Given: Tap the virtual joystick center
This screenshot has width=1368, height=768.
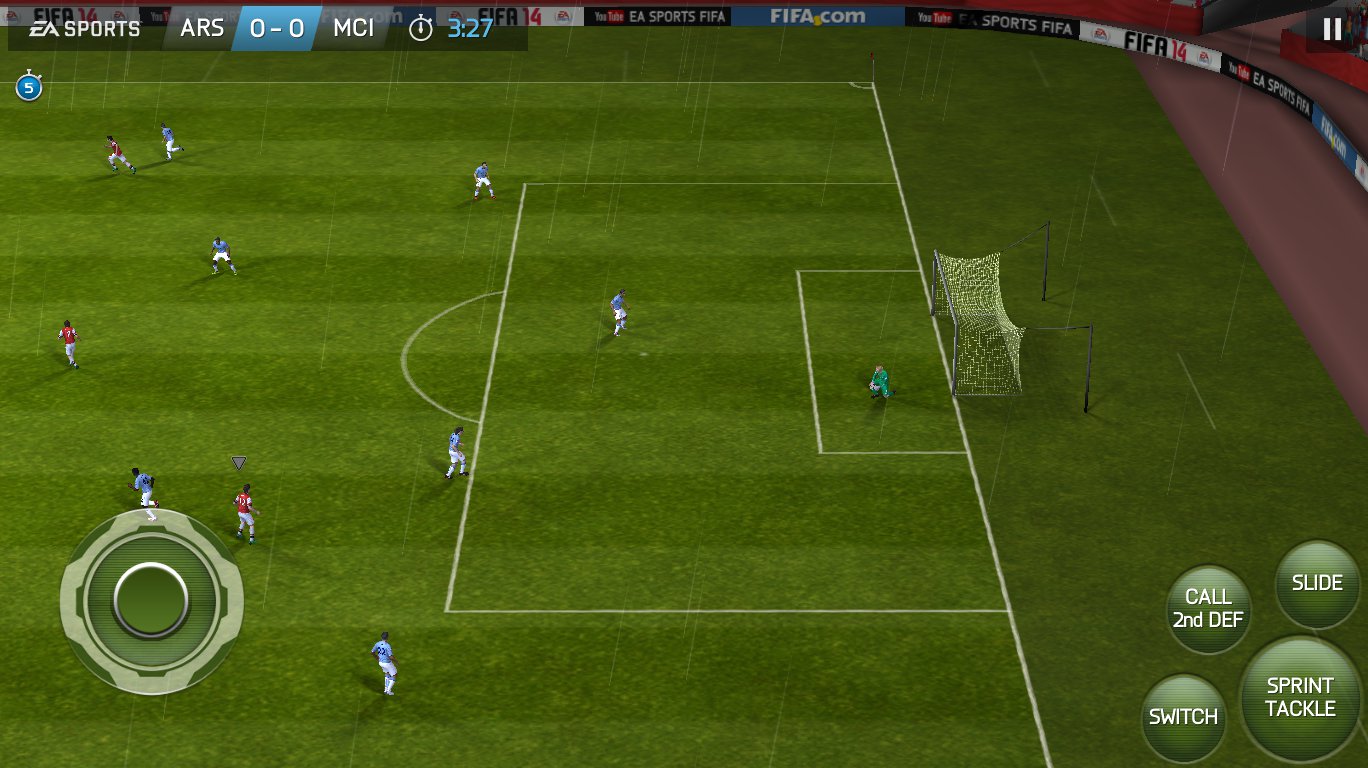Looking at the screenshot, I should point(151,599).
